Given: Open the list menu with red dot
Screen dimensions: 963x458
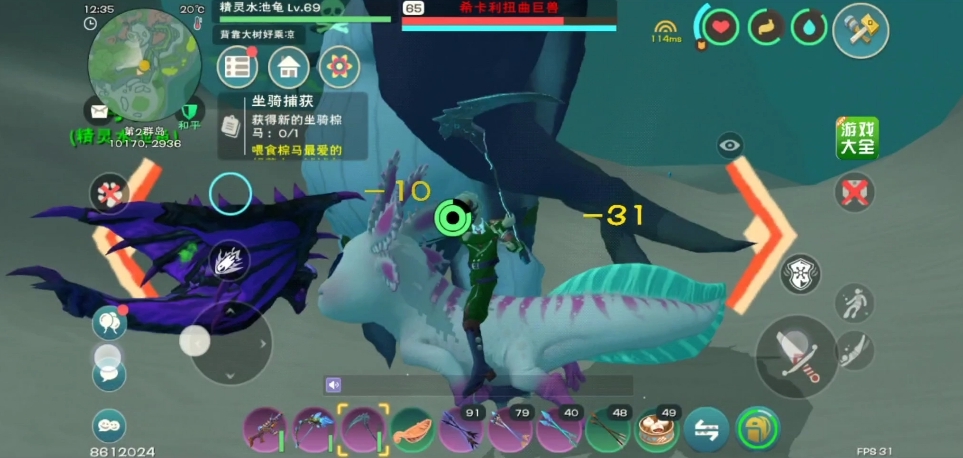Looking at the screenshot, I should click(x=238, y=67).
